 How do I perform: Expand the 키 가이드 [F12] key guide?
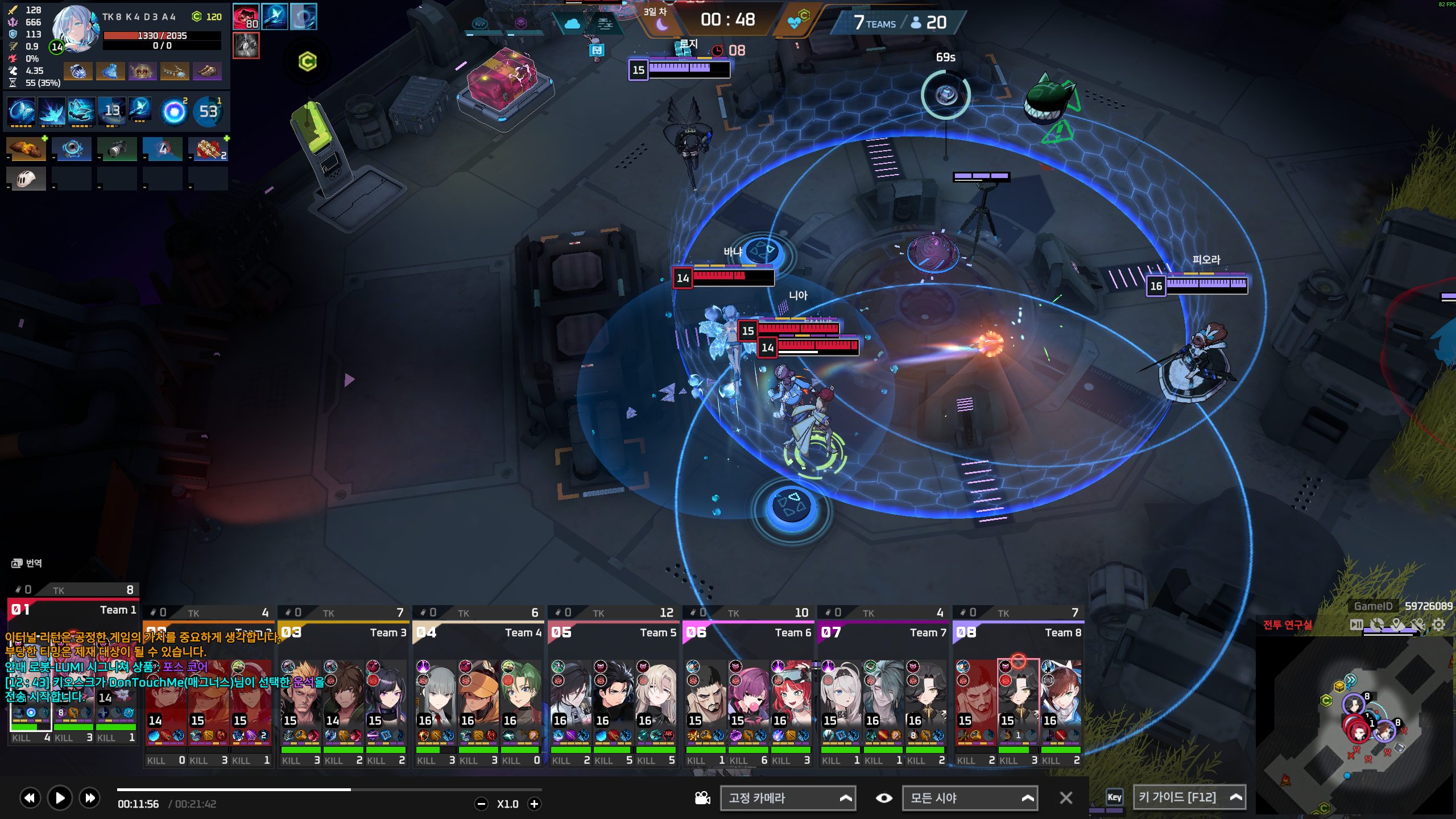click(1189, 797)
